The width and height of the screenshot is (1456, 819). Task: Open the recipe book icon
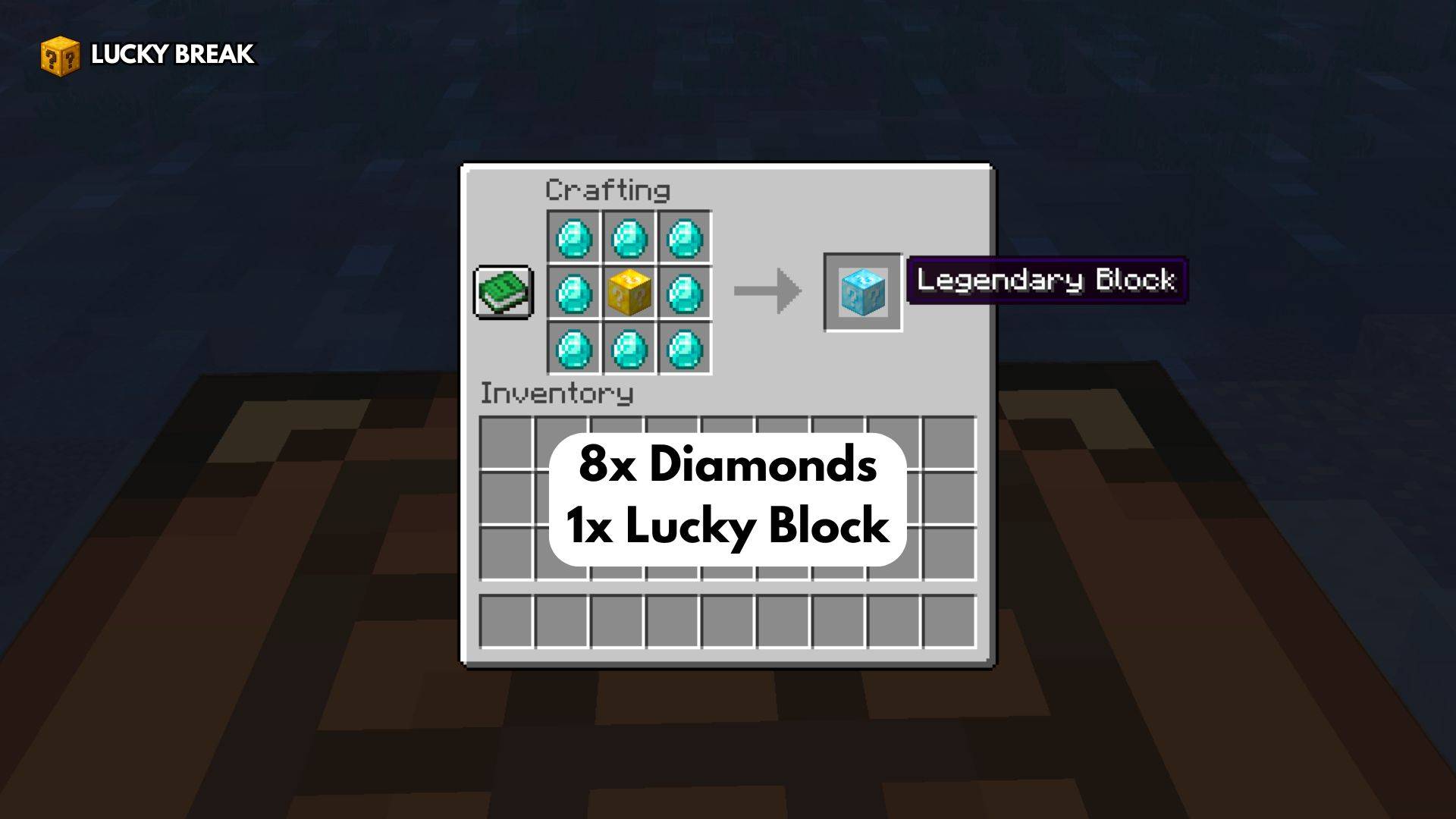tap(504, 292)
